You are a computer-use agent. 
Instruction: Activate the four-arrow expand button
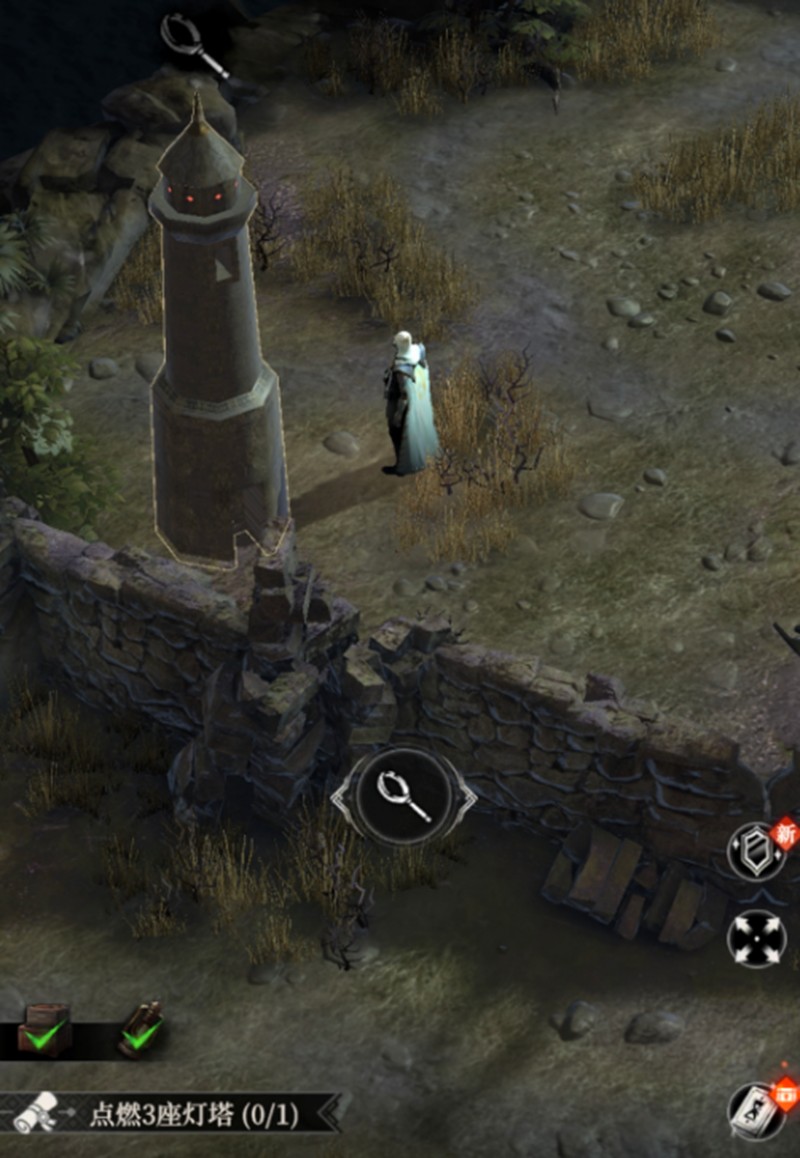pos(757,940)
